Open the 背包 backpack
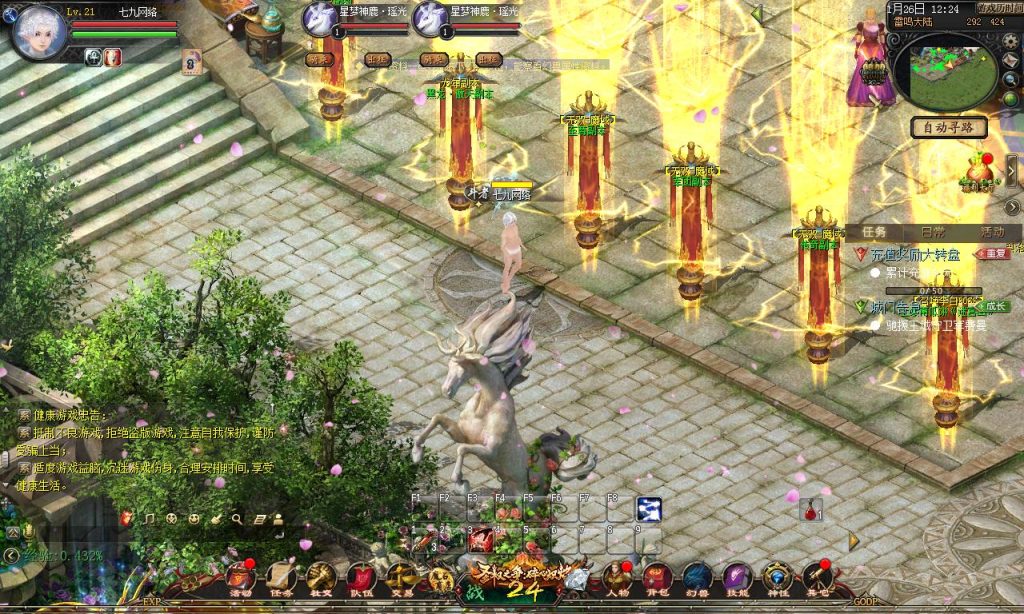The width and height of the screenshot is (1024, 614). (657, 578)
